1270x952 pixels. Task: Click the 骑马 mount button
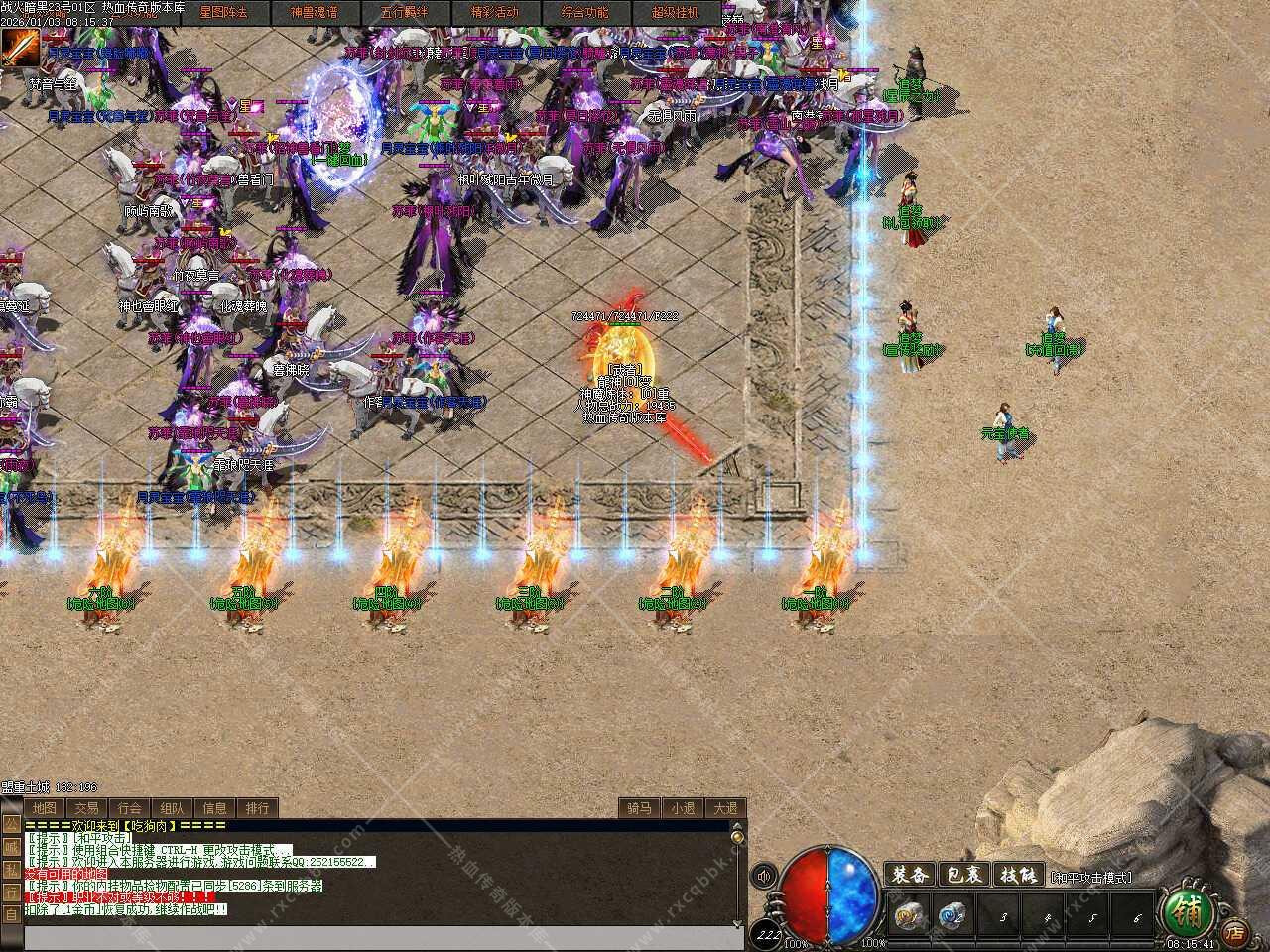[x=639, y=808]
